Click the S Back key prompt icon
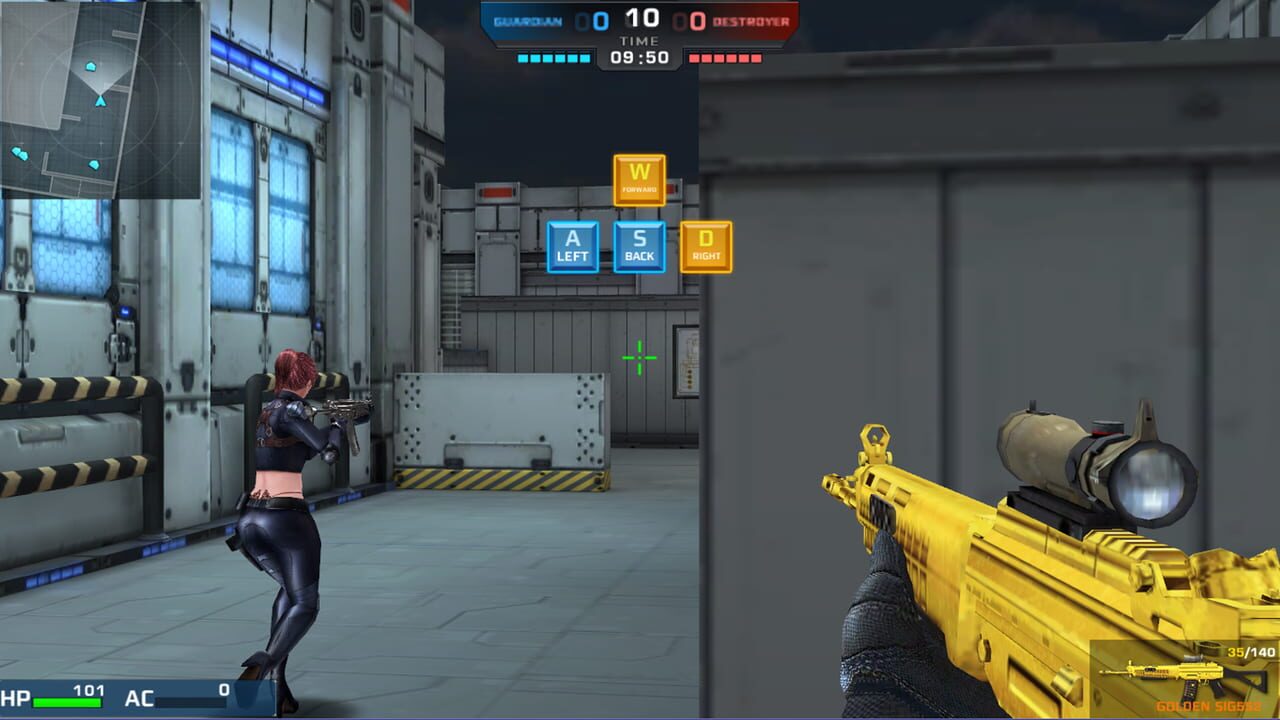This screenshot has width=1280, height=720. click(638, 246)
